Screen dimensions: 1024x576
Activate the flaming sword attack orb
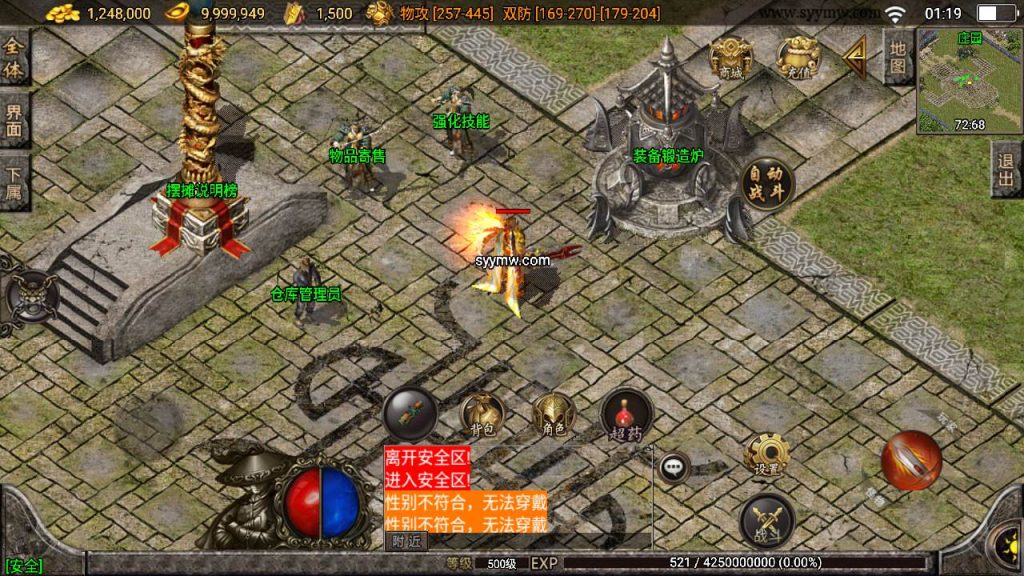click(911, 460)
